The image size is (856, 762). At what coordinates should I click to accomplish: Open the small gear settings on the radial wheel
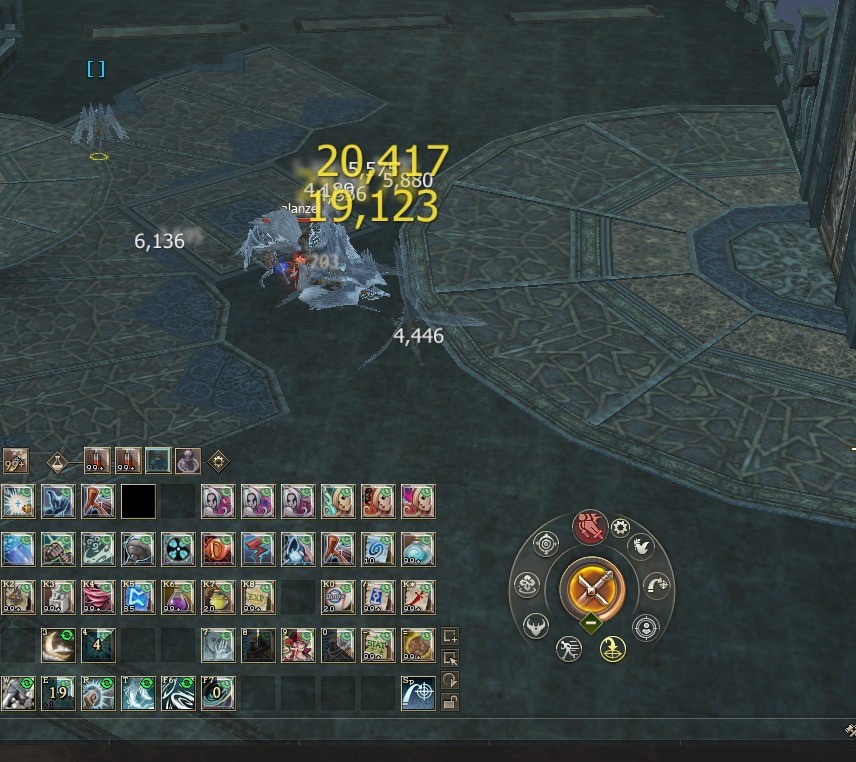[x=620, y=528]
